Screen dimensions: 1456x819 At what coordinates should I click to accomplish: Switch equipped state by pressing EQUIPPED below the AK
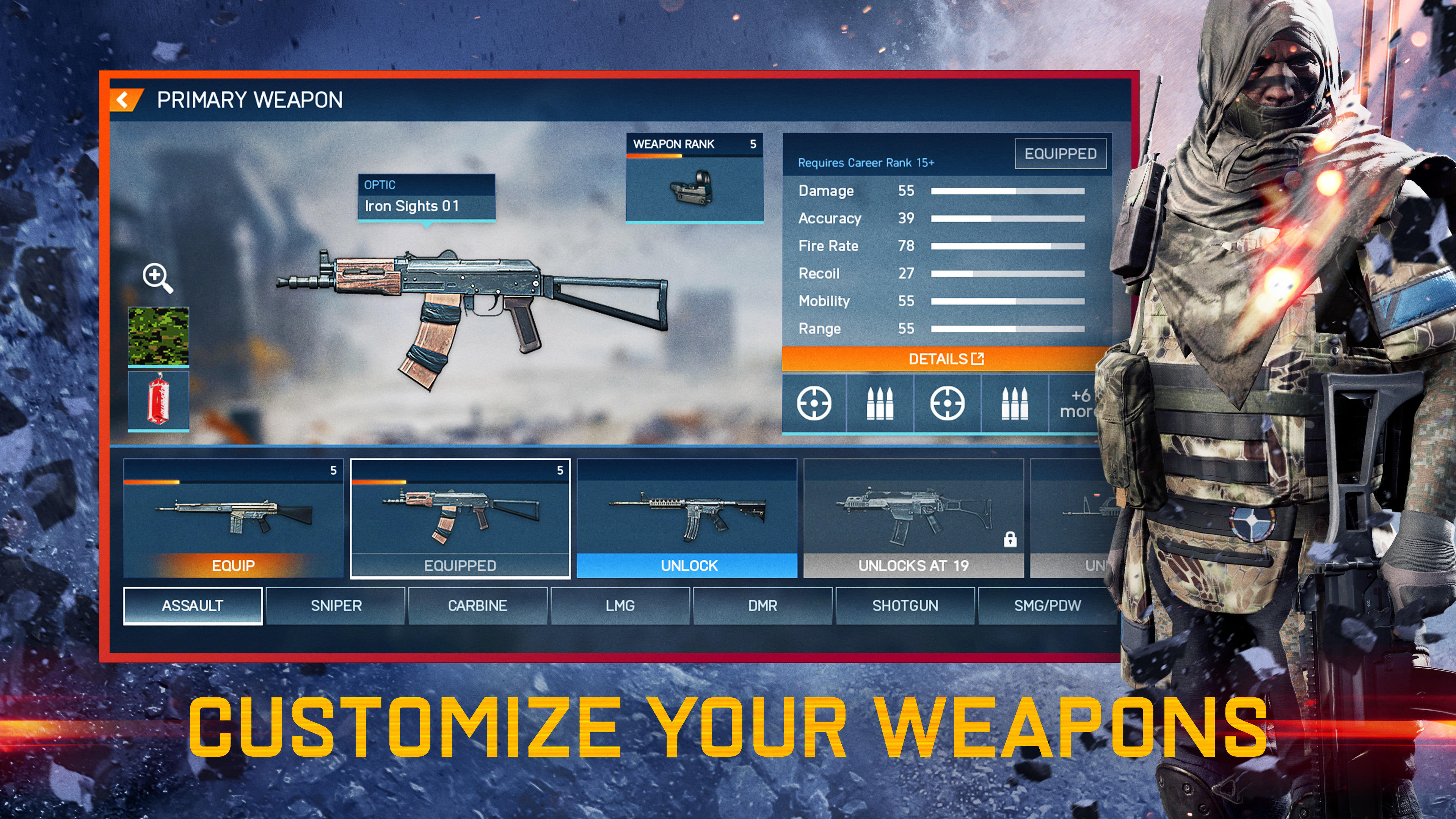pyautogui.click(x=459, y=565)
